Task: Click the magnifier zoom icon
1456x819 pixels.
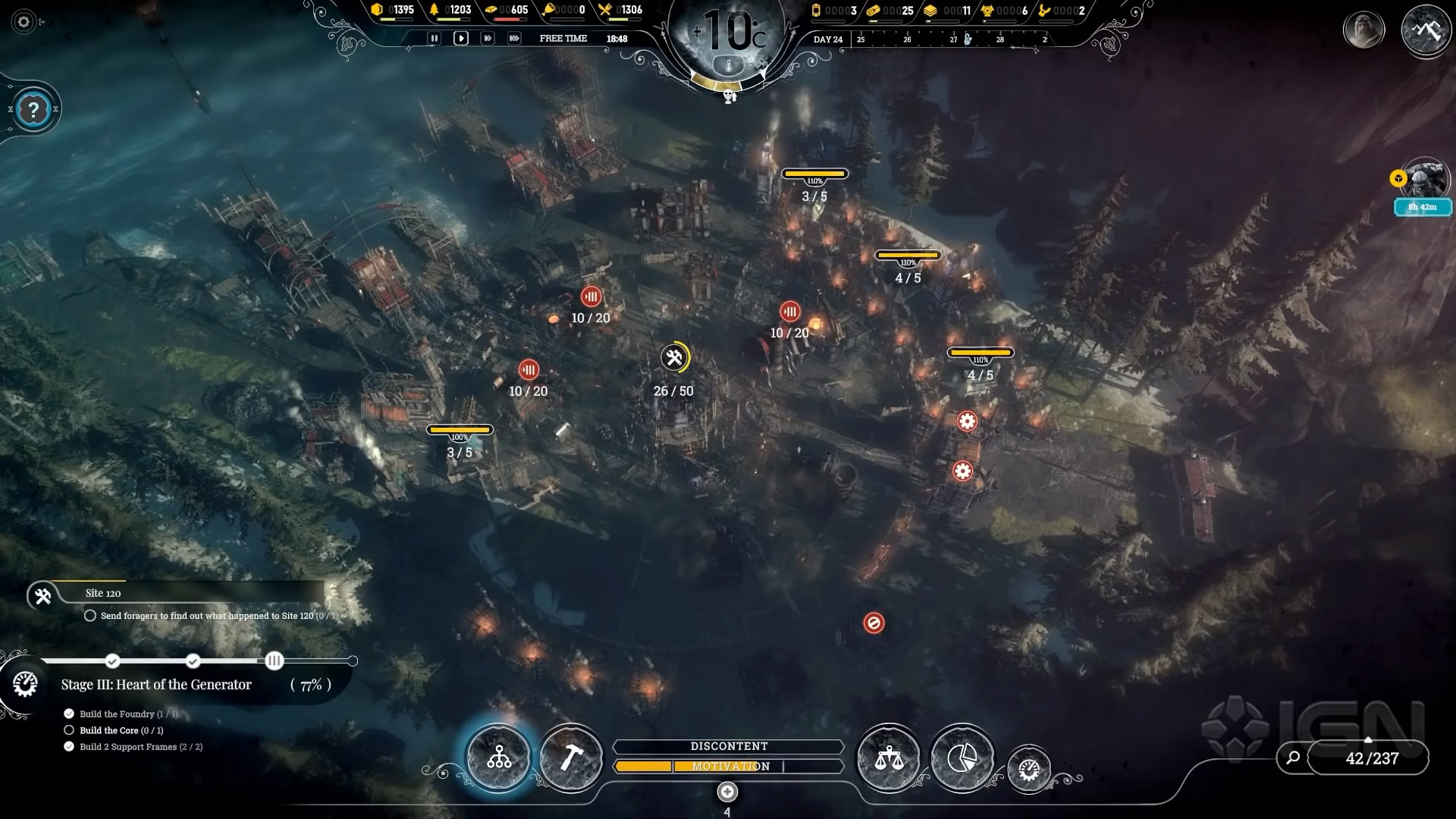Action: tap(1293, 757)
